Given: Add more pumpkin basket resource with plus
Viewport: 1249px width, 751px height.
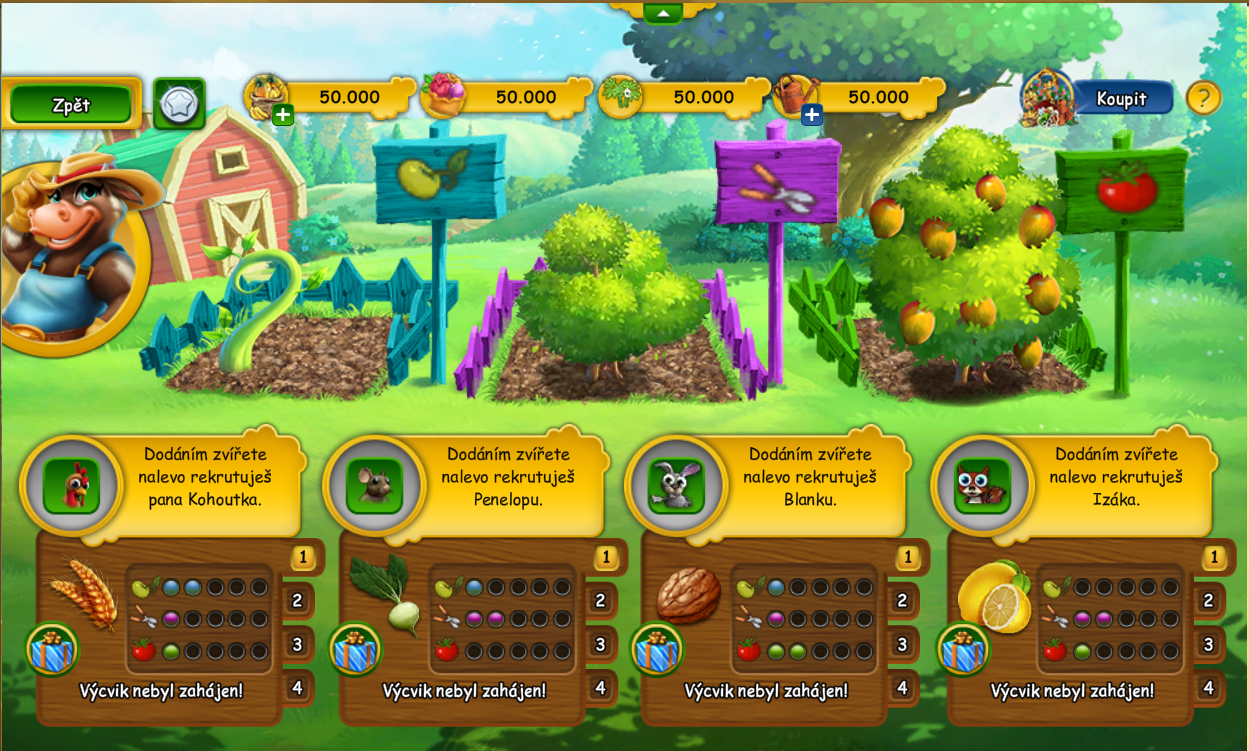Looking at the screenshot, I should (283, 115).
